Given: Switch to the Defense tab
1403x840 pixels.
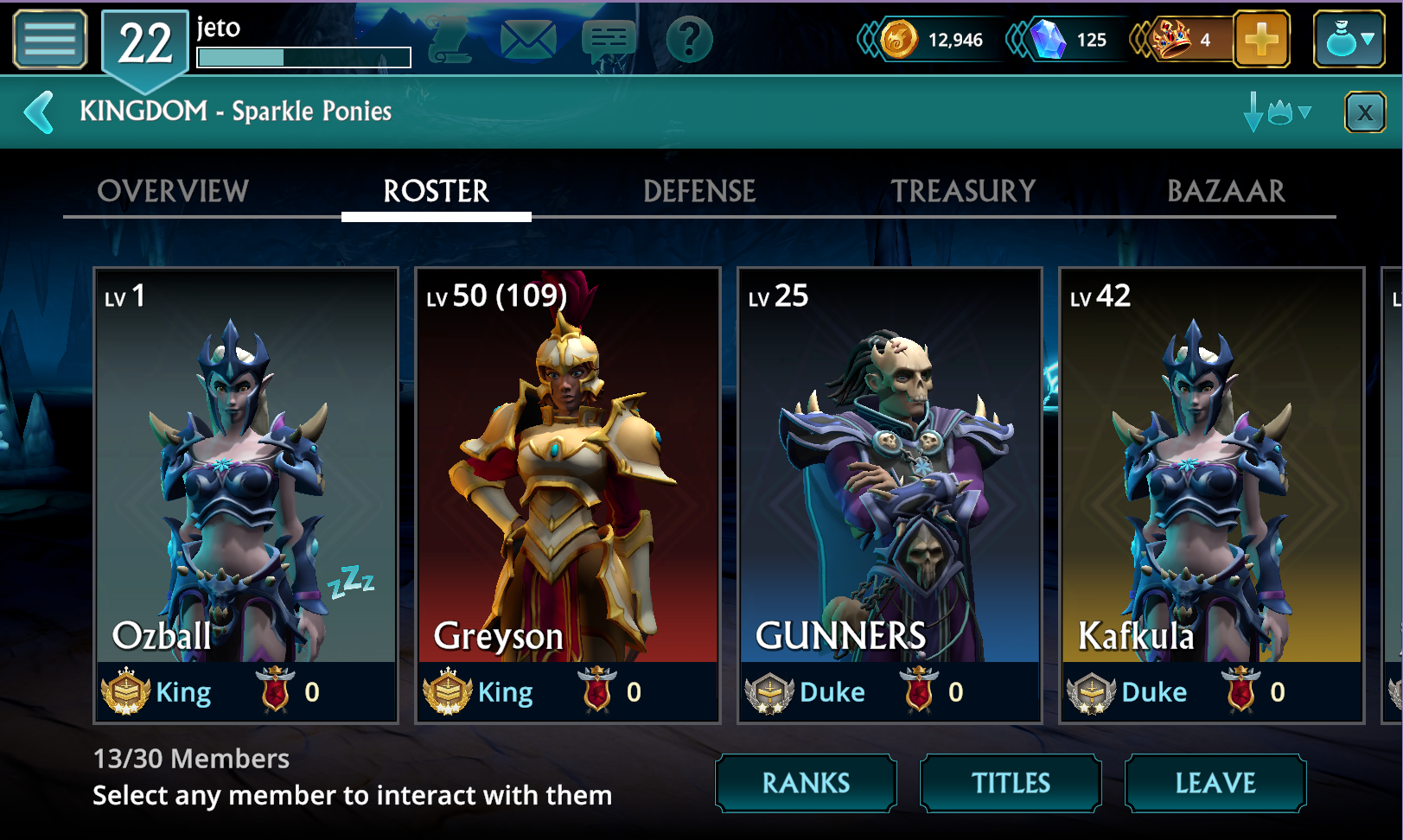Looking at the screenshot, I should [x=699, y=191].
